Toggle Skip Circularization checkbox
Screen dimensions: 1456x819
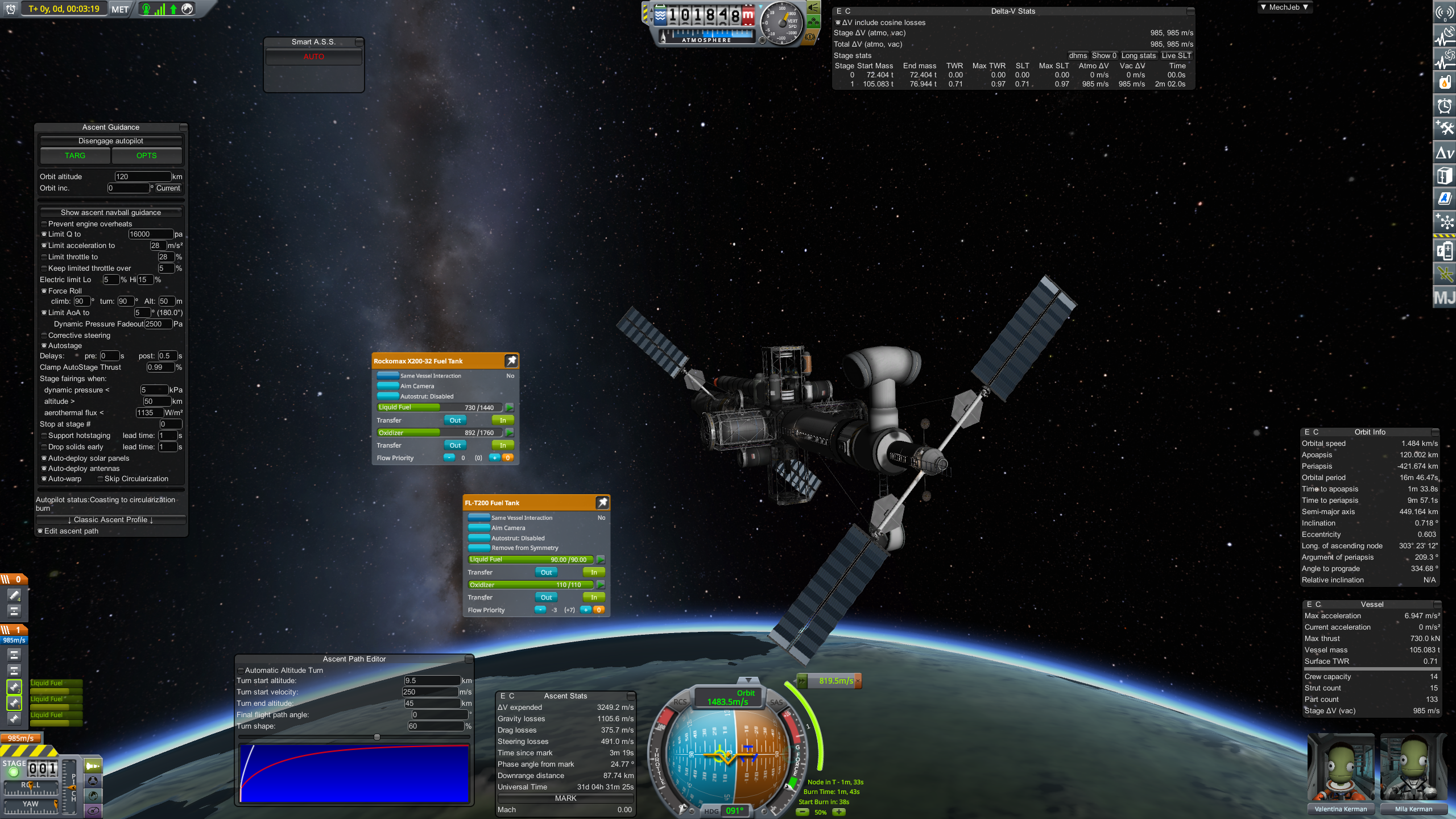(101, 479)
